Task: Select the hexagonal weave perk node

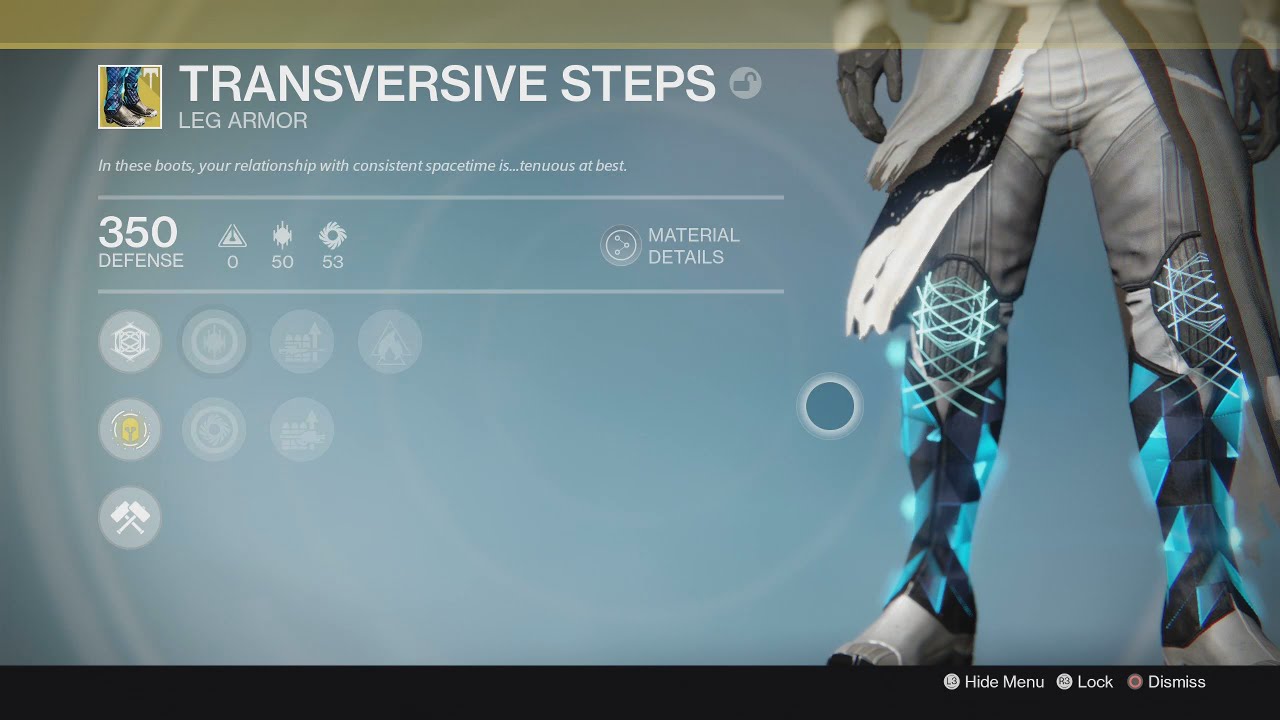Action: tap(130, 342)
